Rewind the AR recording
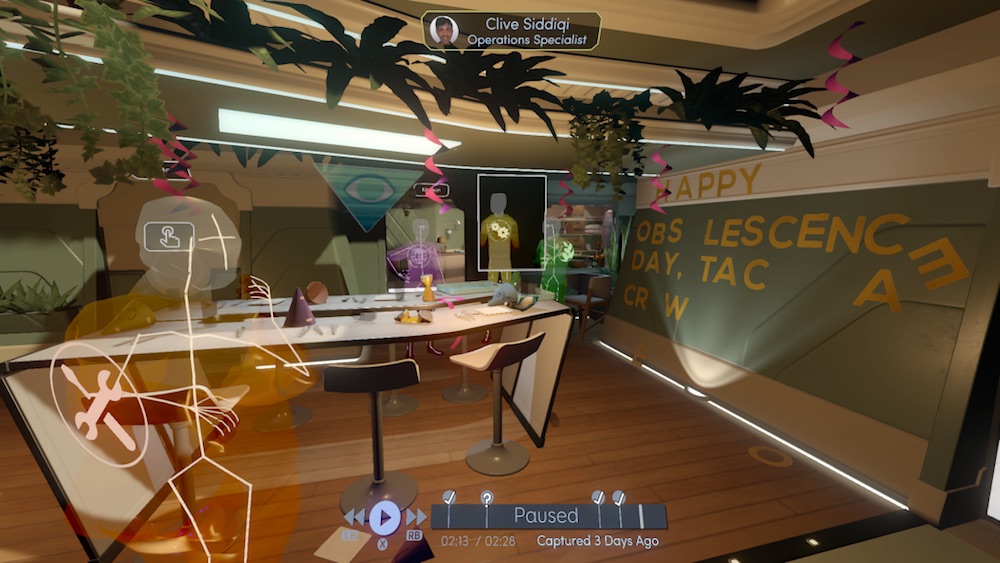The image size is (1000, 563). 355,517
